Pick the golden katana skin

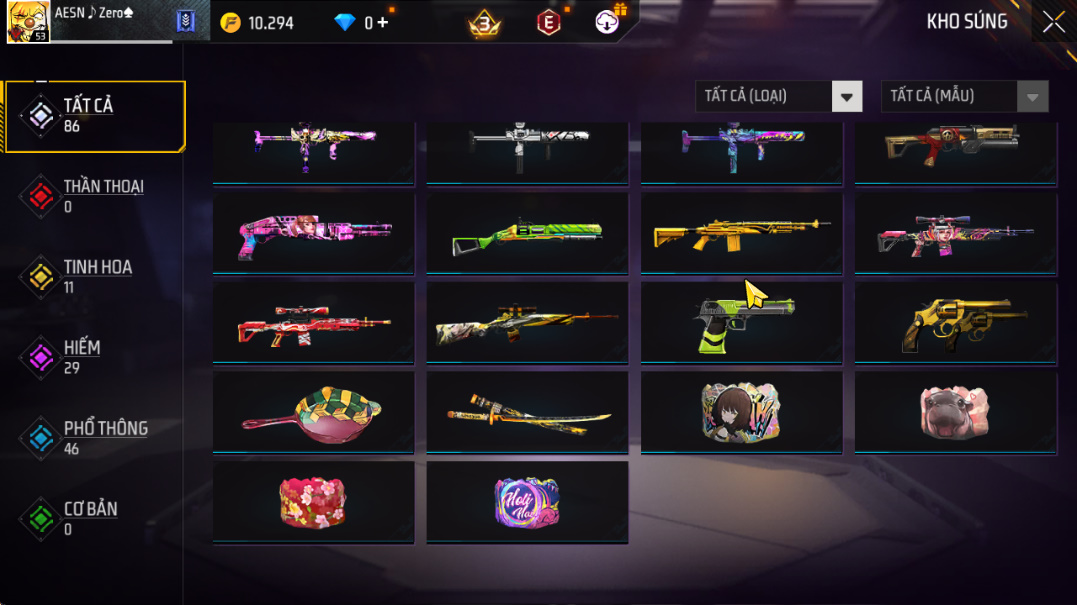pos(527,412)
